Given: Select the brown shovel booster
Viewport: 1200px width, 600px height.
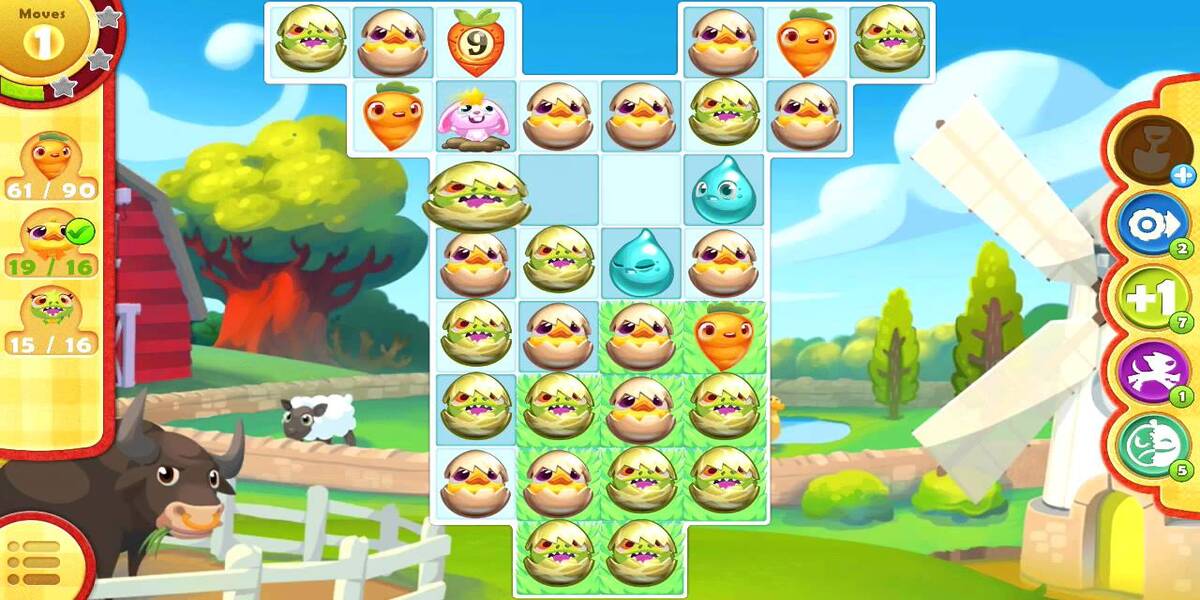Looking at the screenshot, I should coord(1149,147).
